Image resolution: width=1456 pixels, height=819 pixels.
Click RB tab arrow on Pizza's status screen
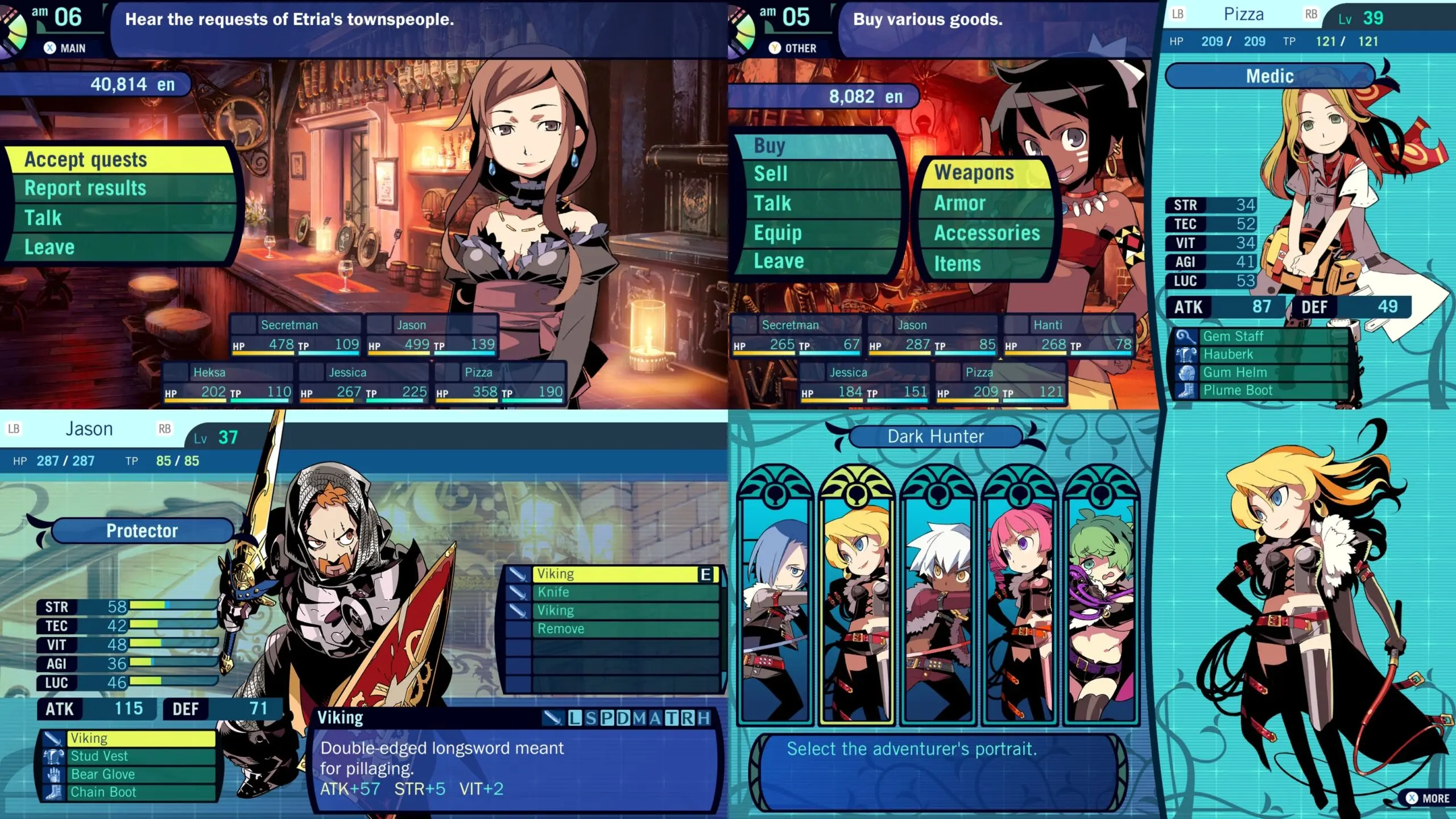(1312, 14)
